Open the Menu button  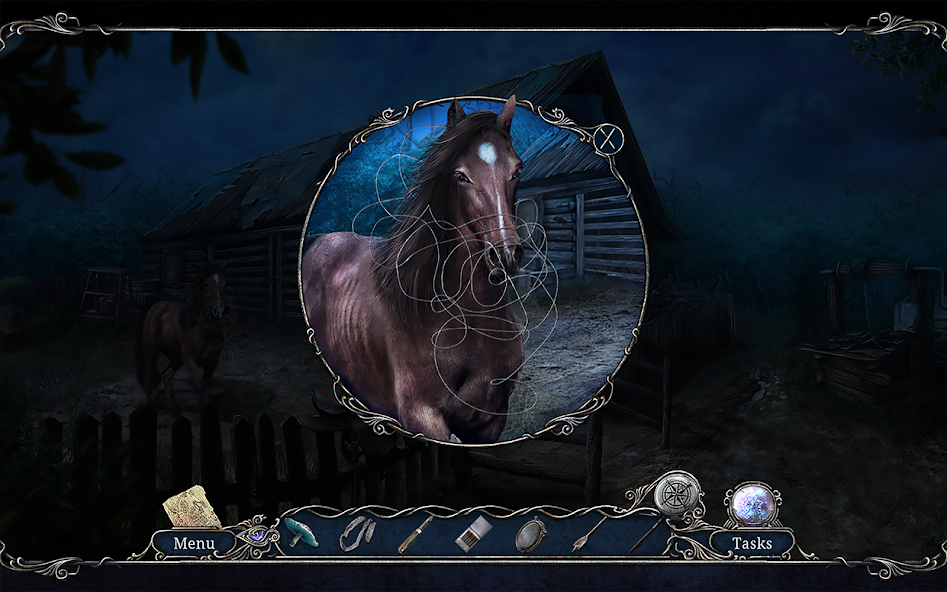(193, 543)
